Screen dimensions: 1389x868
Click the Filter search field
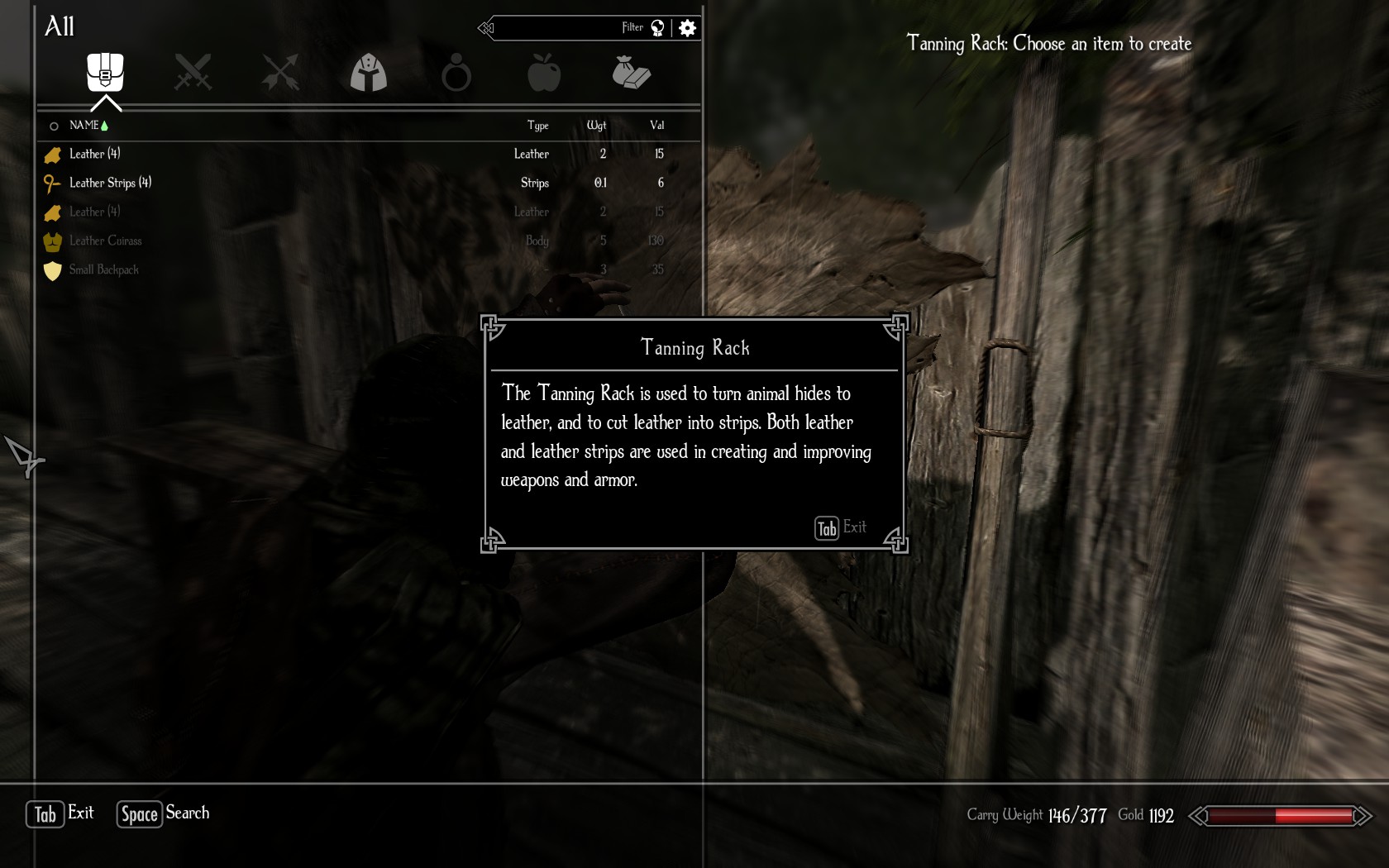570,28
